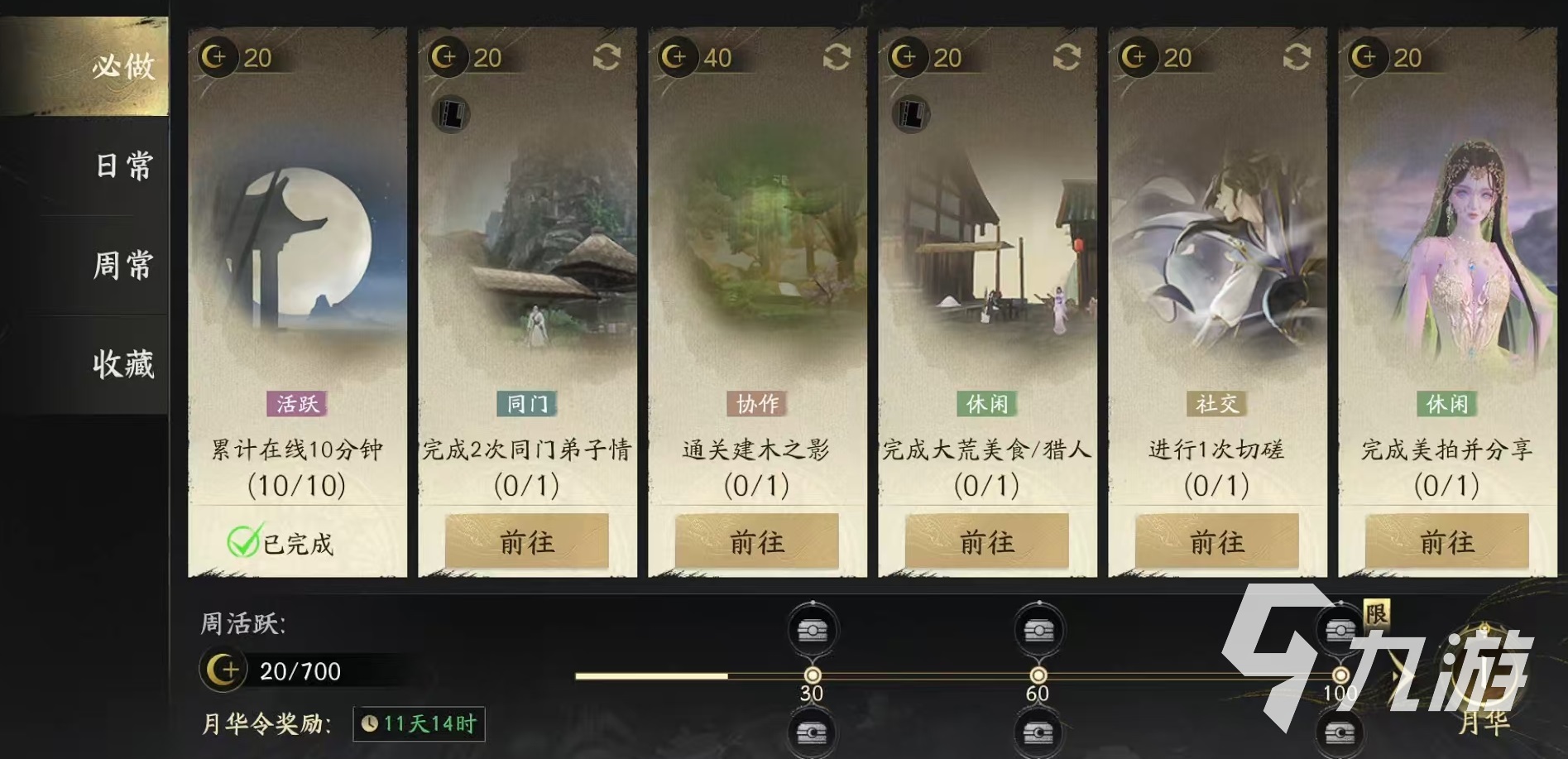Image resolution: width=1568 pixels, height=759 pixels.
Task: Refresh the 社交 sparring task card
Action: click(x=1297, y=57)
